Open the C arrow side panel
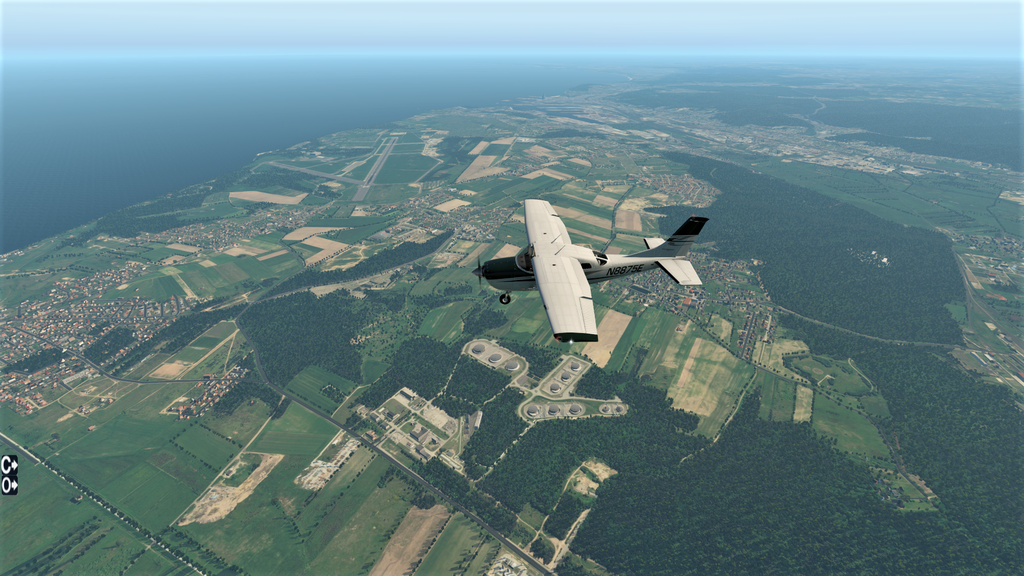This screenshot has height=576, width=1024. [9, 463]
